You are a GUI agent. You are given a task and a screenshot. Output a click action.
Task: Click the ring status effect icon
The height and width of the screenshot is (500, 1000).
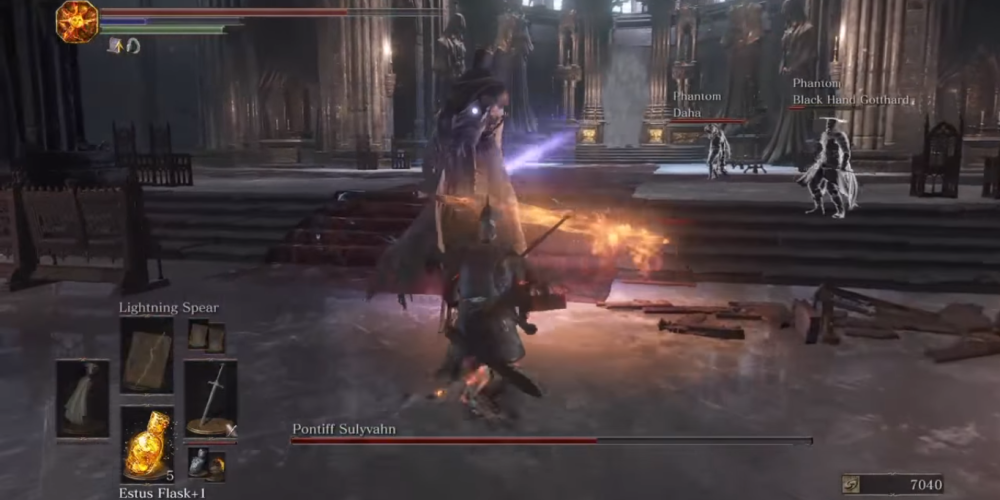click(x=133, y=45)
